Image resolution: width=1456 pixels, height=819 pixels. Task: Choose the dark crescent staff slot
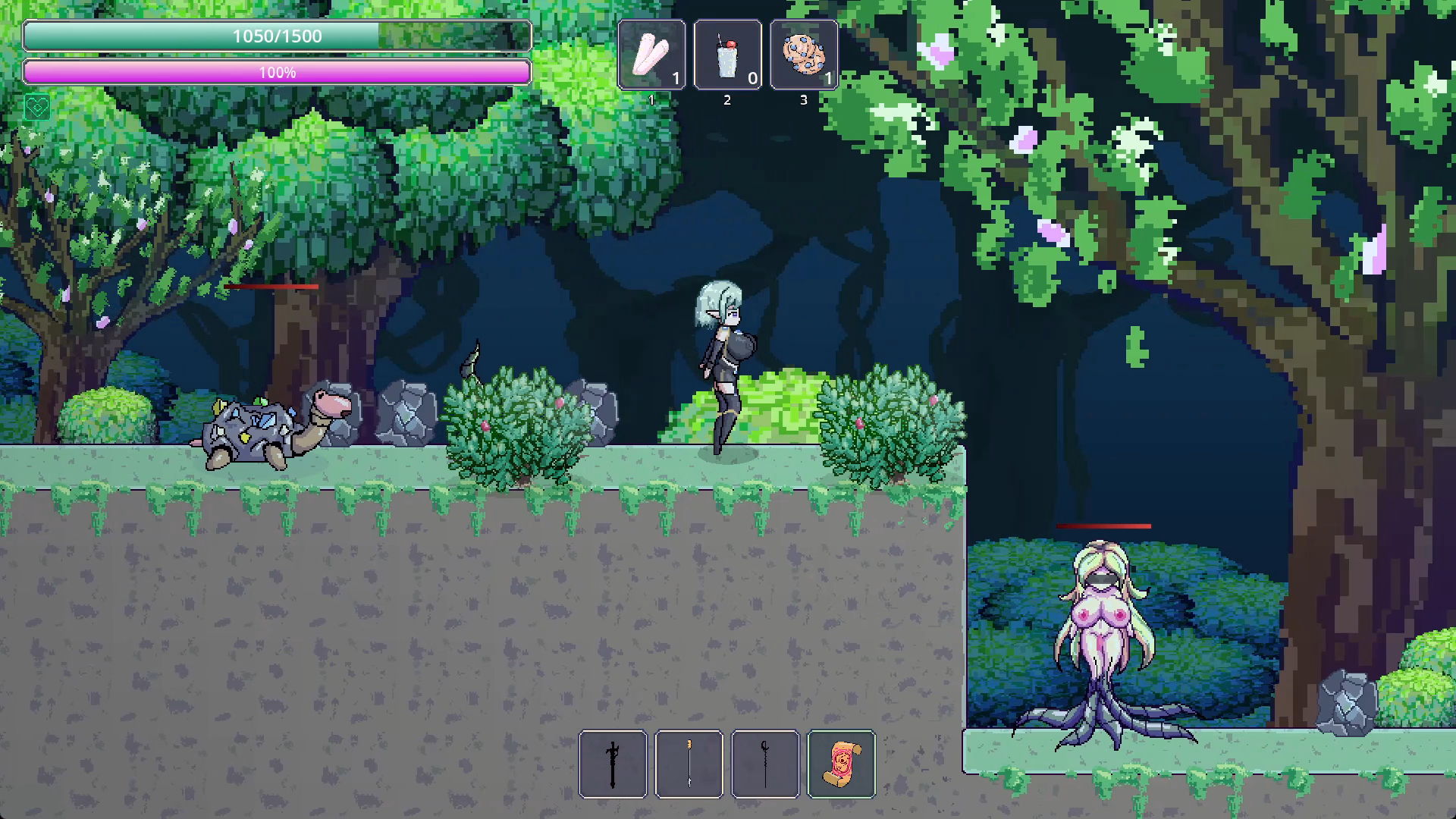pos(765,764)
